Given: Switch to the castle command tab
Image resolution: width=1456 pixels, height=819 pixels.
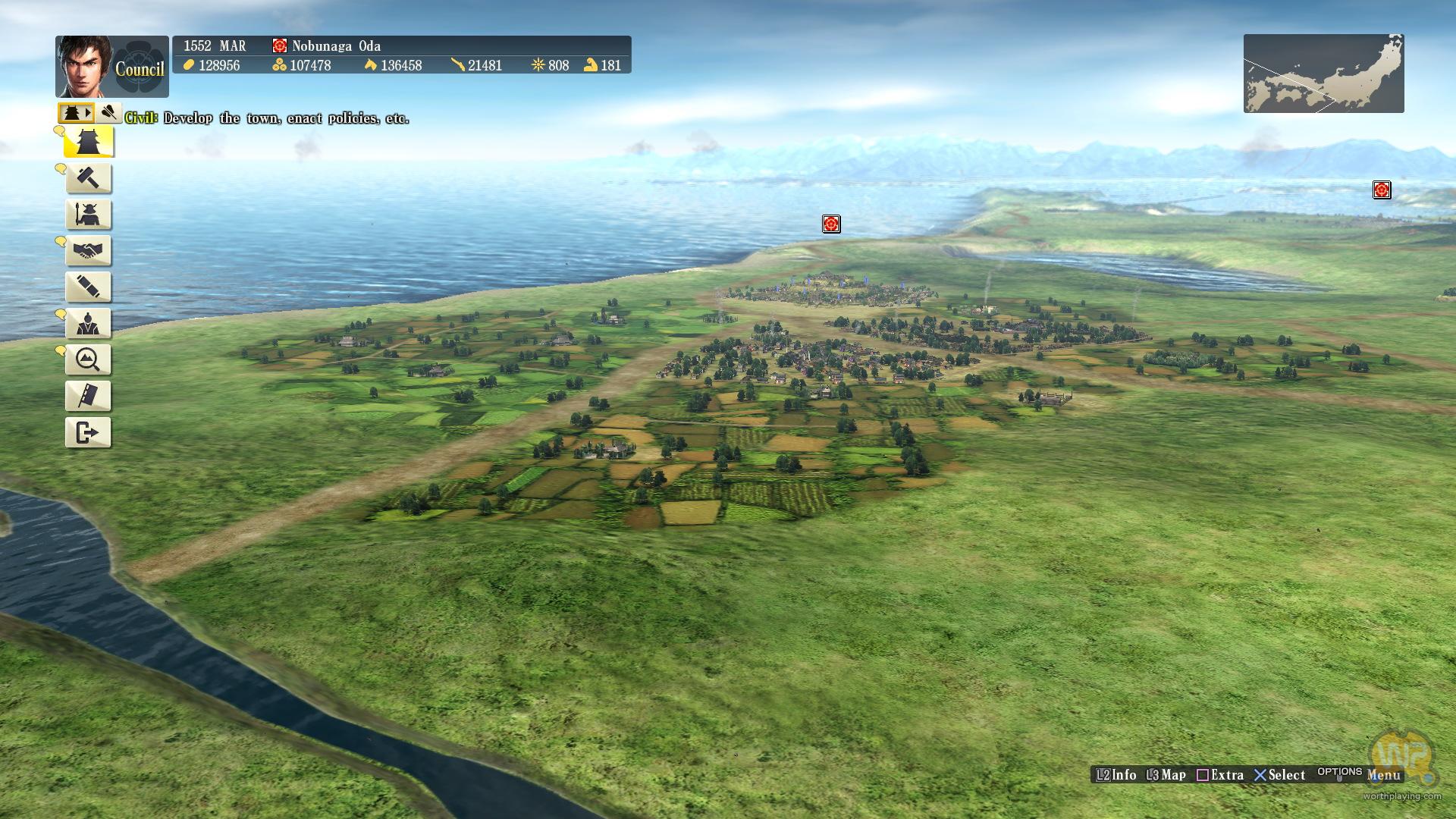Looking at the screenshot, I should click(76, 113).
